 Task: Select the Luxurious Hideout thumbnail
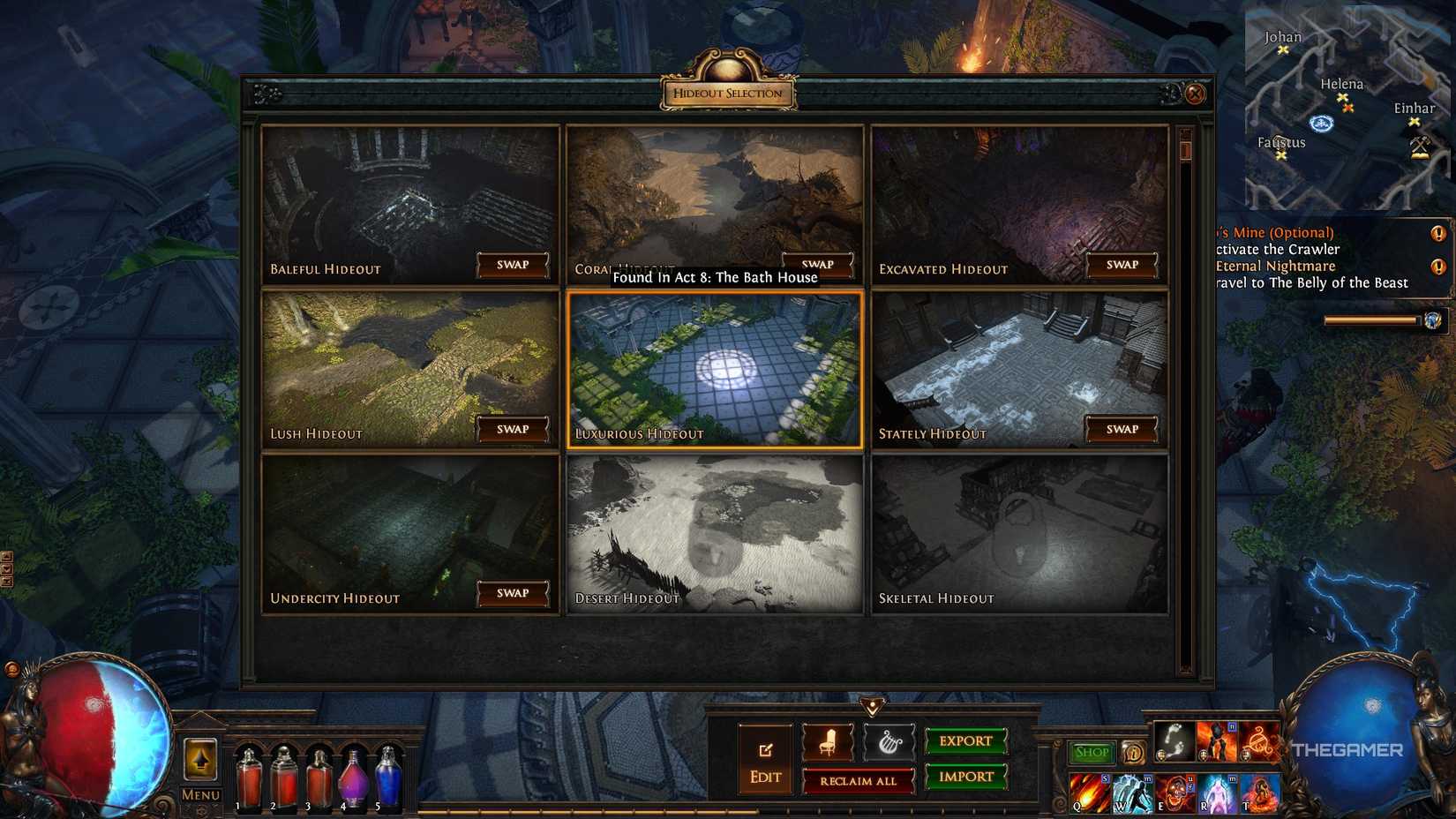(713, 371)
